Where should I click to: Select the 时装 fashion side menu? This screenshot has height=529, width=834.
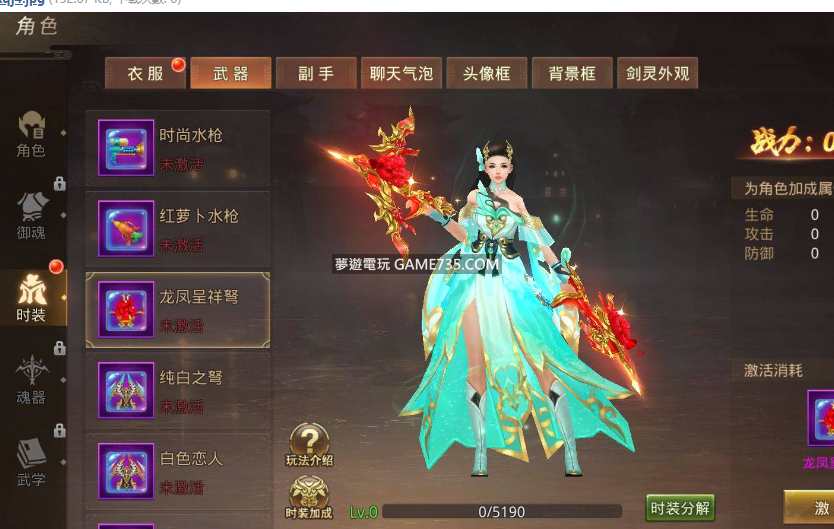(x=32, y=297)
